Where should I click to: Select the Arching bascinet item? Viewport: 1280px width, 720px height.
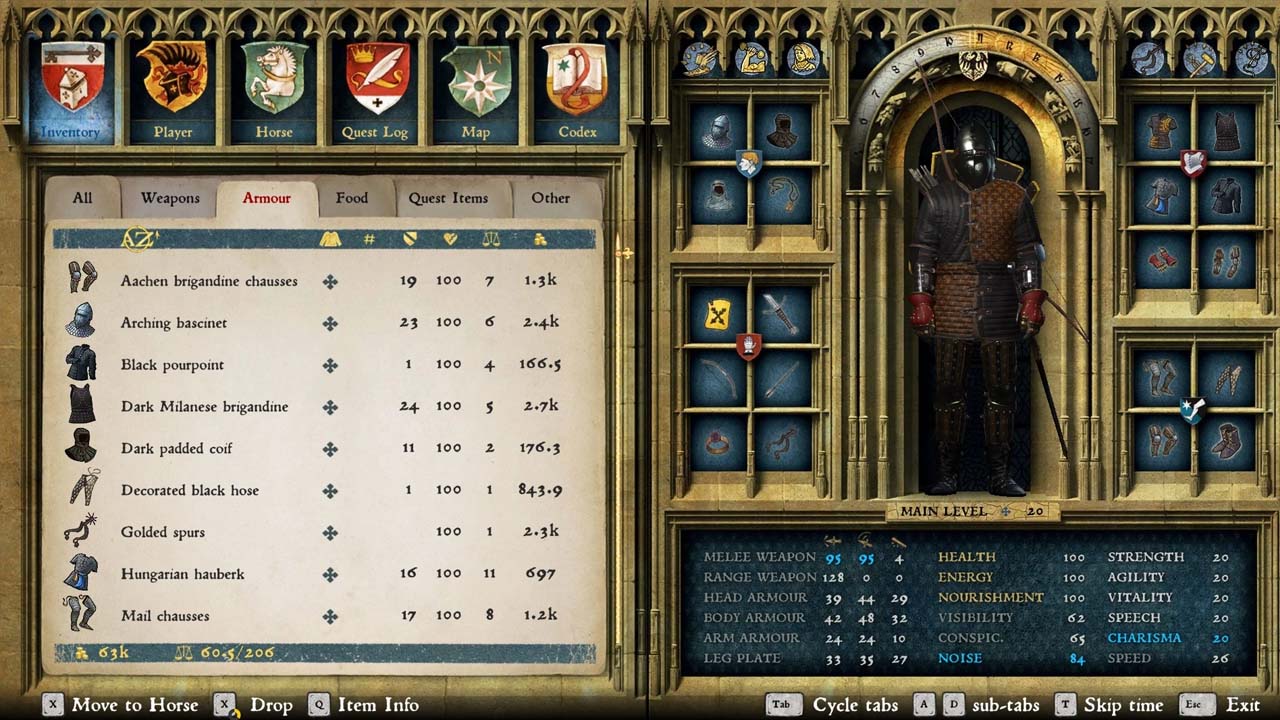point(174,323)
